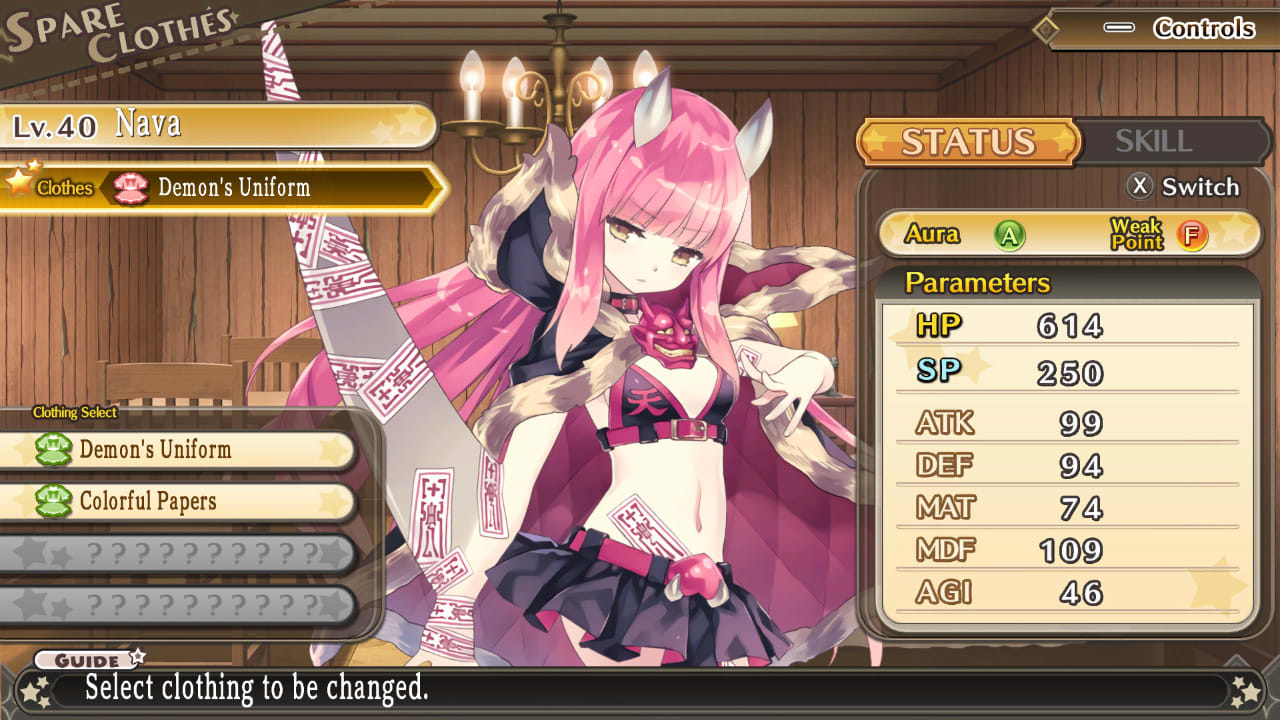Image resolution: width=1280 pixels, height=720 pixels.
Task: Select the Demon's Uniform clothing entry
Action: pyautogui.click(x=180, y=451)
